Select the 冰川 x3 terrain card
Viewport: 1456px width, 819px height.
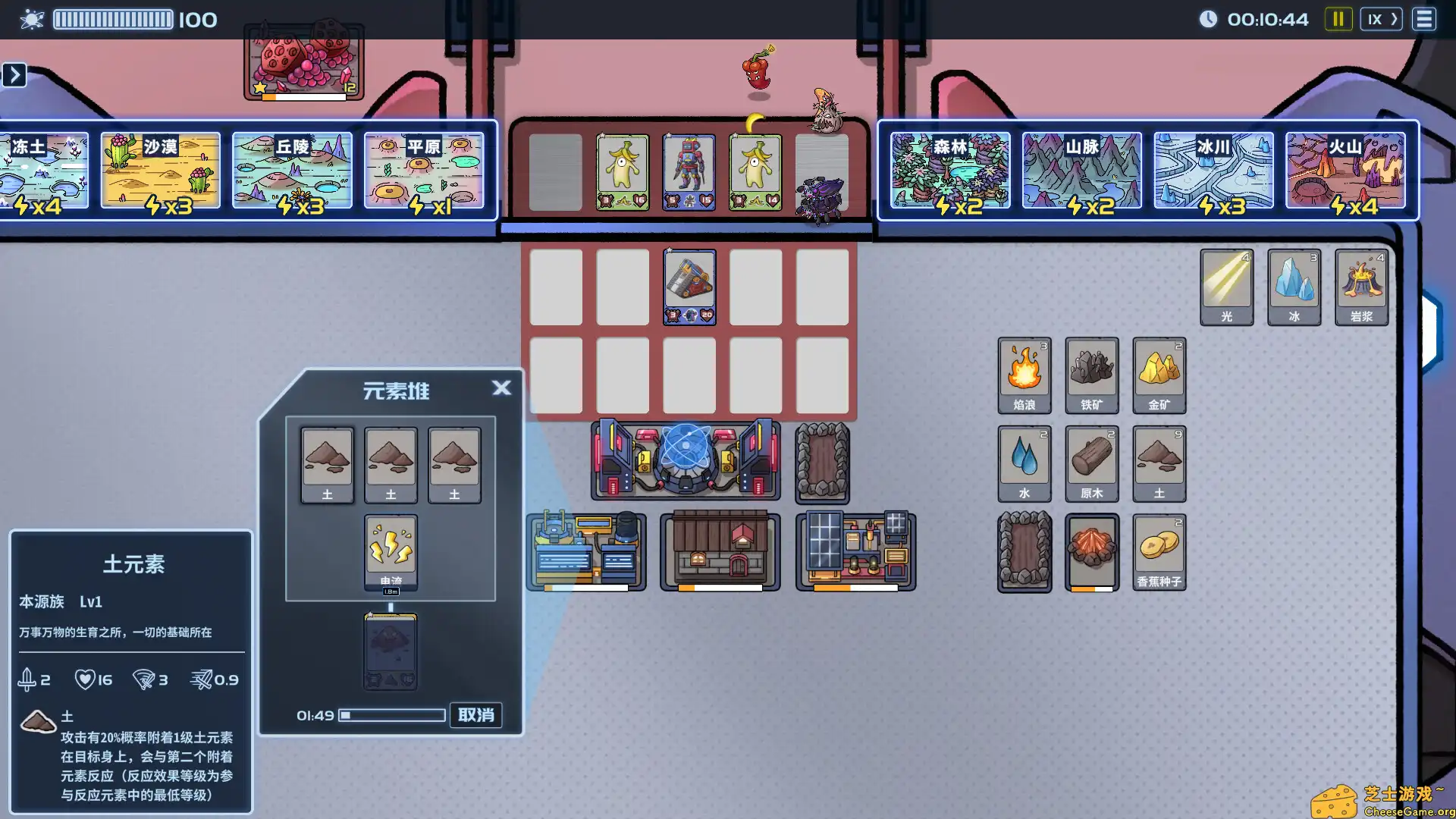(x=1213, y=171)
